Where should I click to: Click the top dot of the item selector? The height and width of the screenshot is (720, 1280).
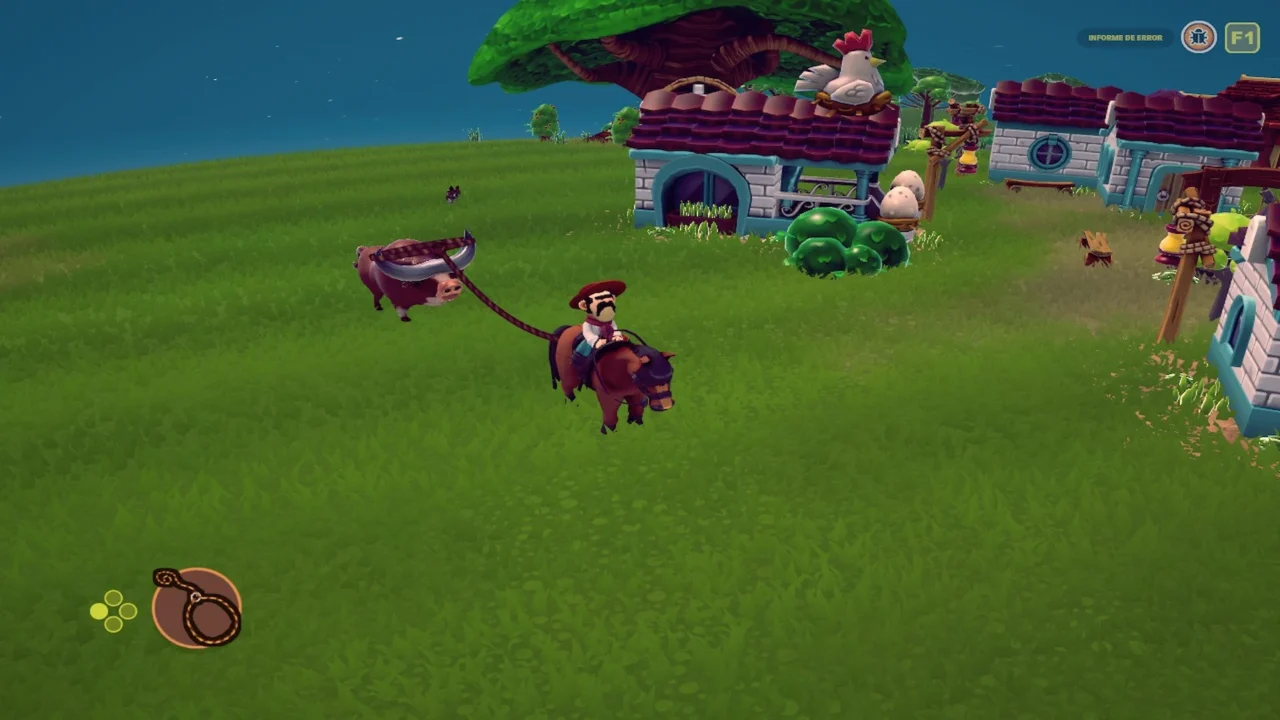click(113, 597)
